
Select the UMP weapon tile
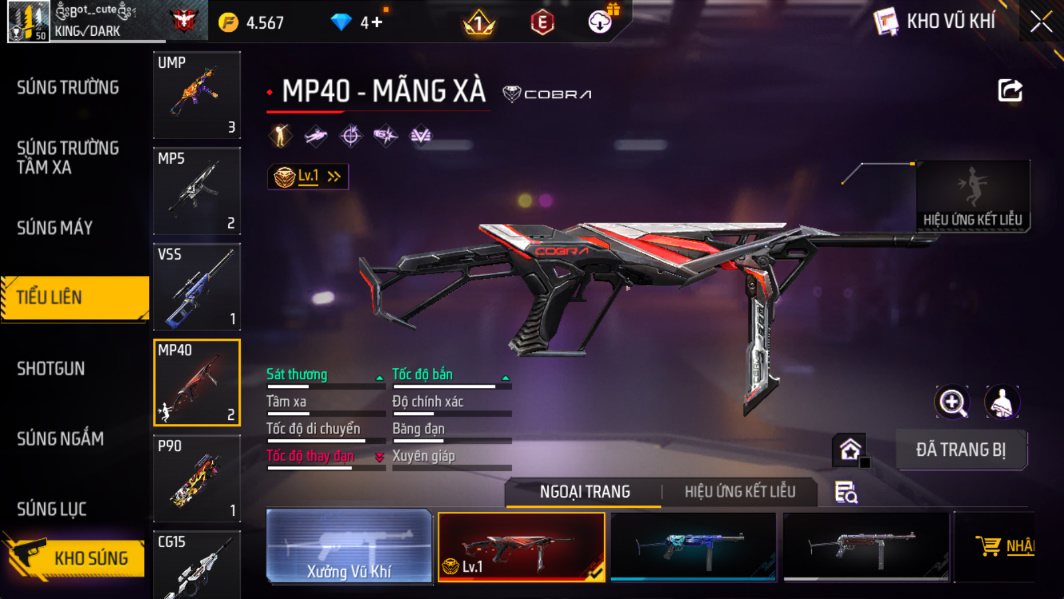click(197, 95)
